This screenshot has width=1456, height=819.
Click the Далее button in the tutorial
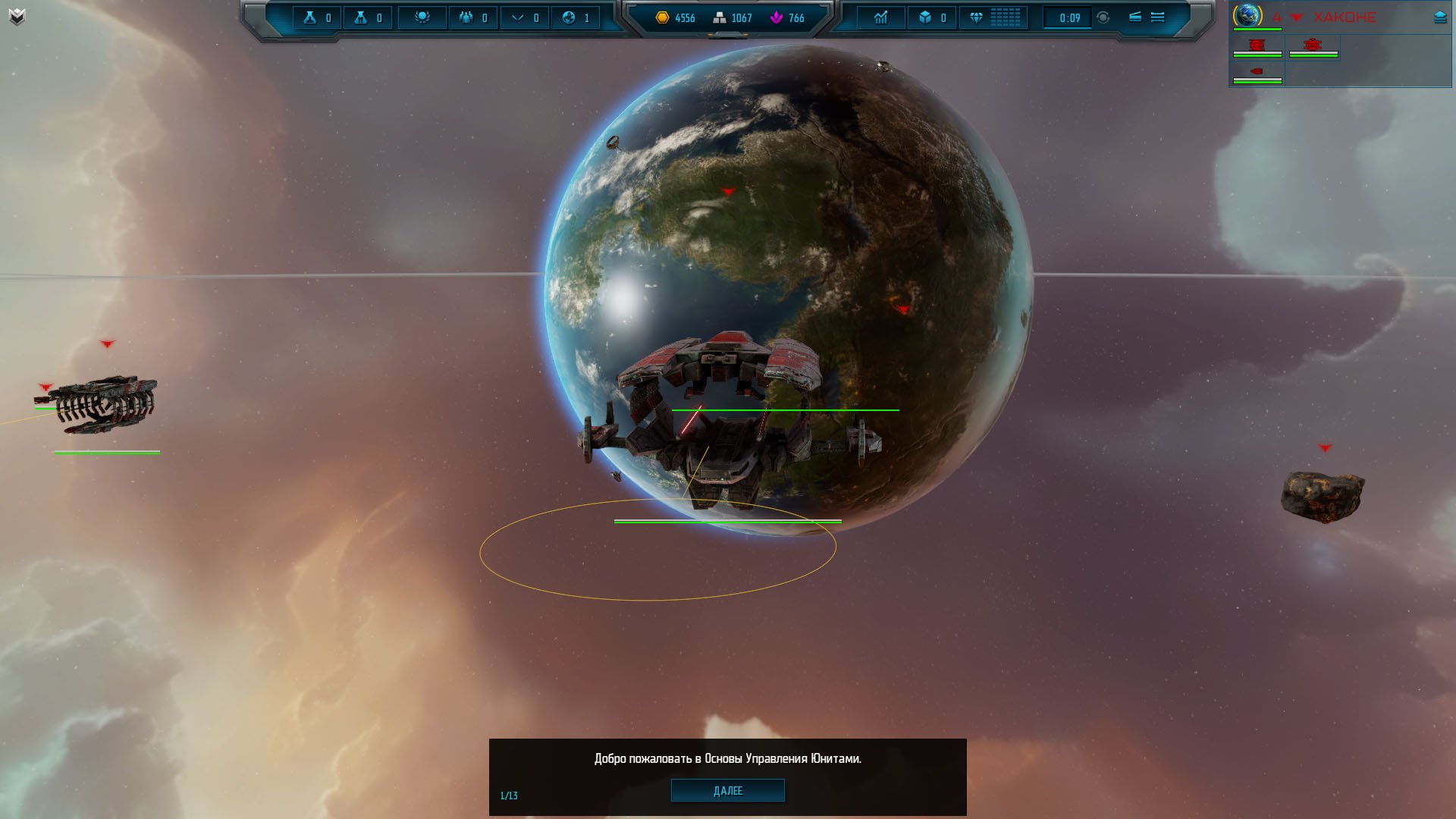click(727, 790)
